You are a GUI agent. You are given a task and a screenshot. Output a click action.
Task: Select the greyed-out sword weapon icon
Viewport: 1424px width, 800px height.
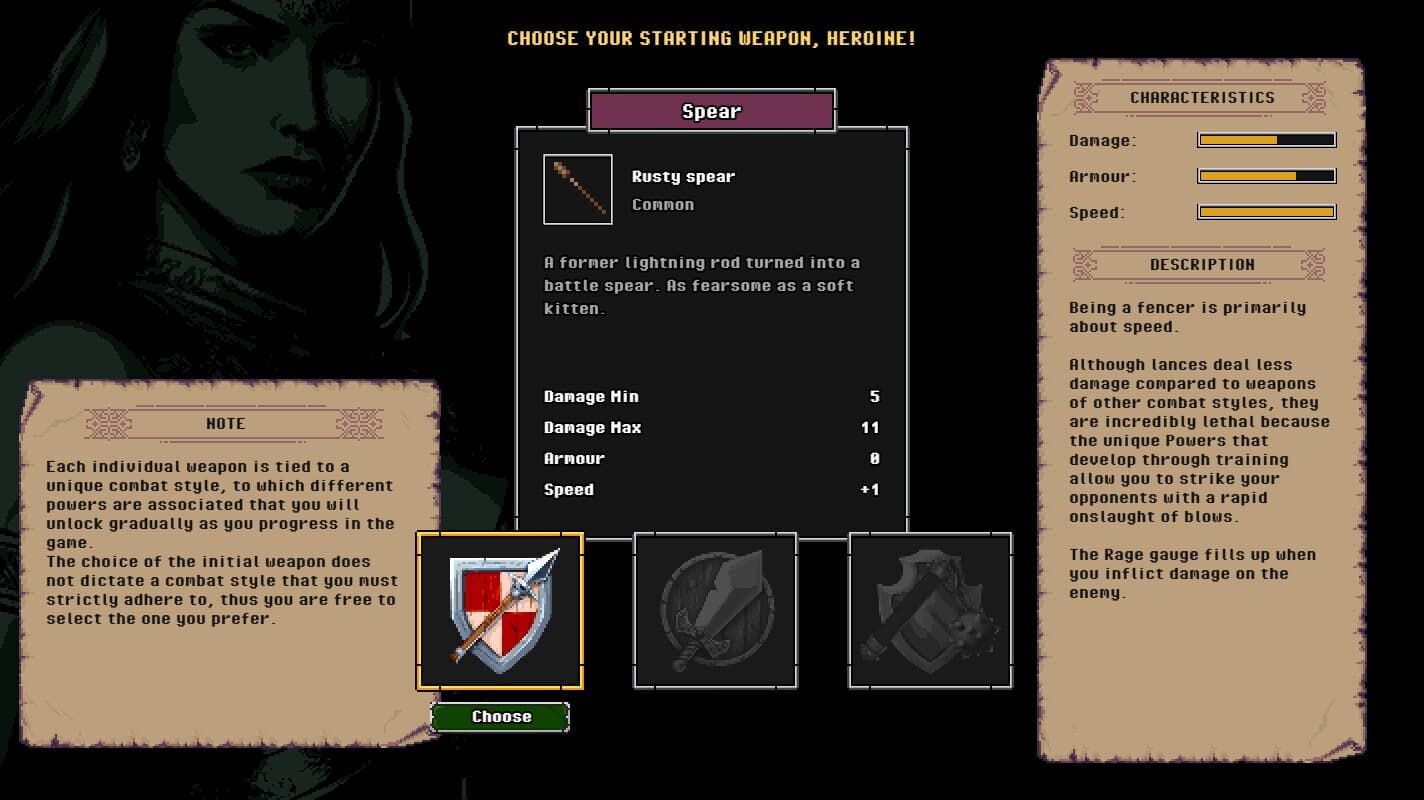tap(715, 610)
